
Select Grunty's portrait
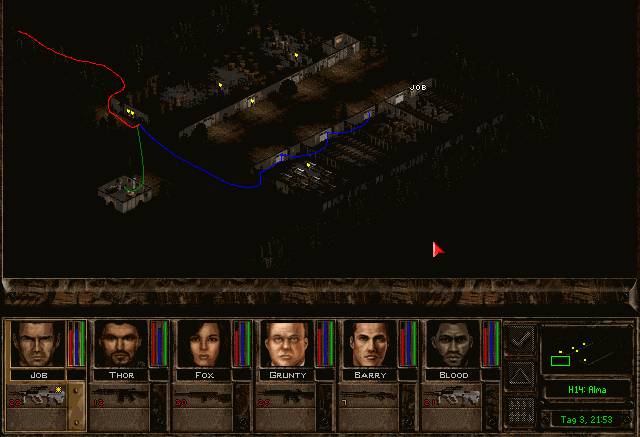tap(286, 343)
